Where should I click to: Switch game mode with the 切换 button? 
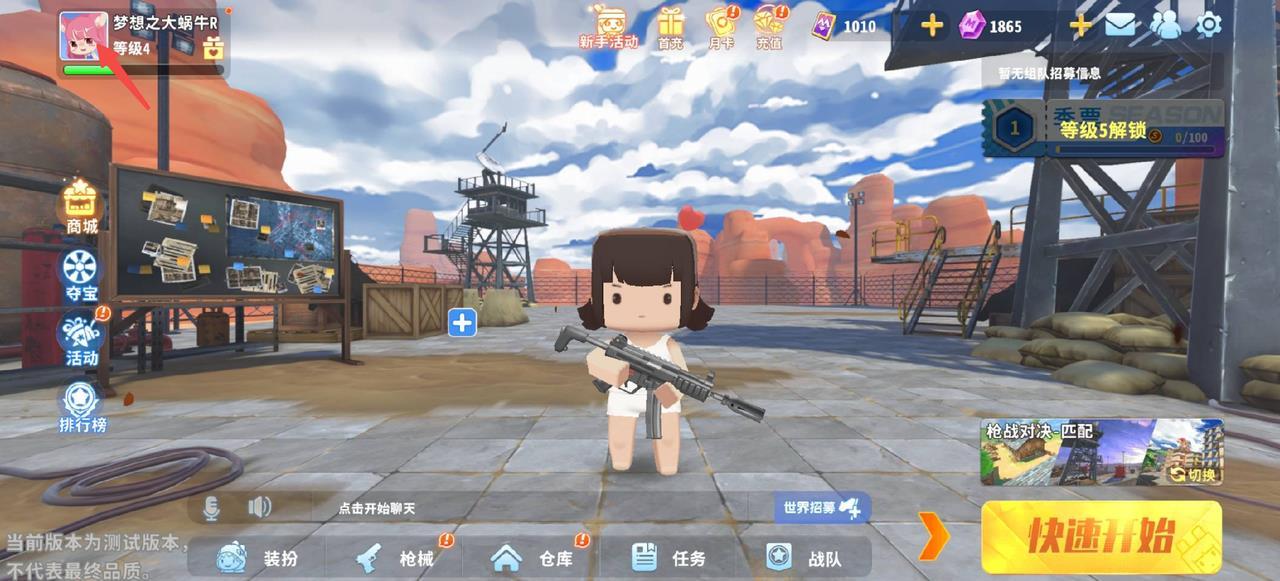click(1194, 474)
